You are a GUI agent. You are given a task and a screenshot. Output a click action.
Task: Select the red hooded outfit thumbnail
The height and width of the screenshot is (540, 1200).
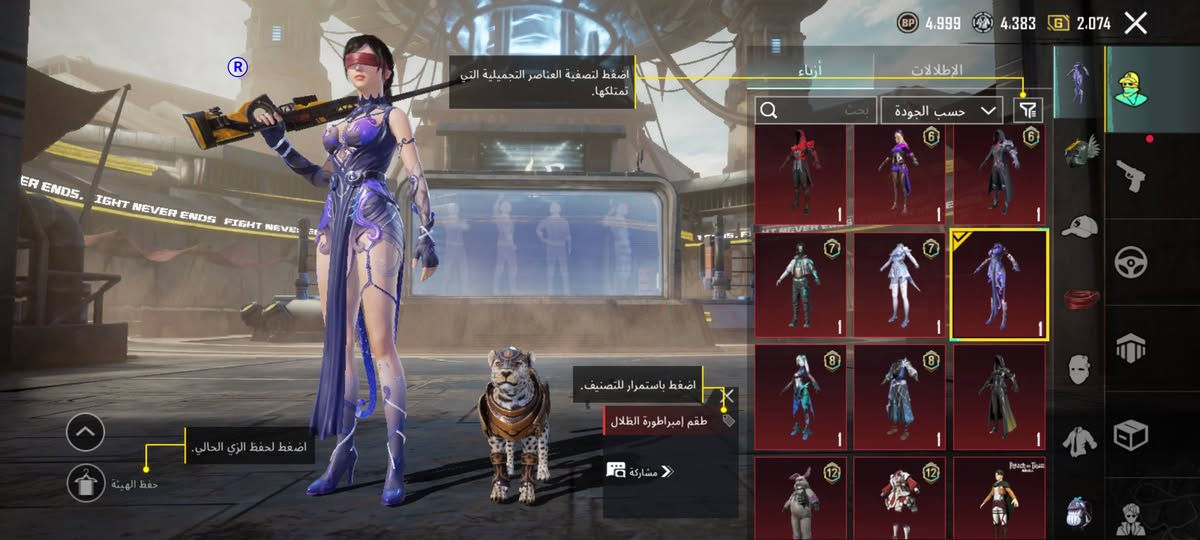pos(799,176)
